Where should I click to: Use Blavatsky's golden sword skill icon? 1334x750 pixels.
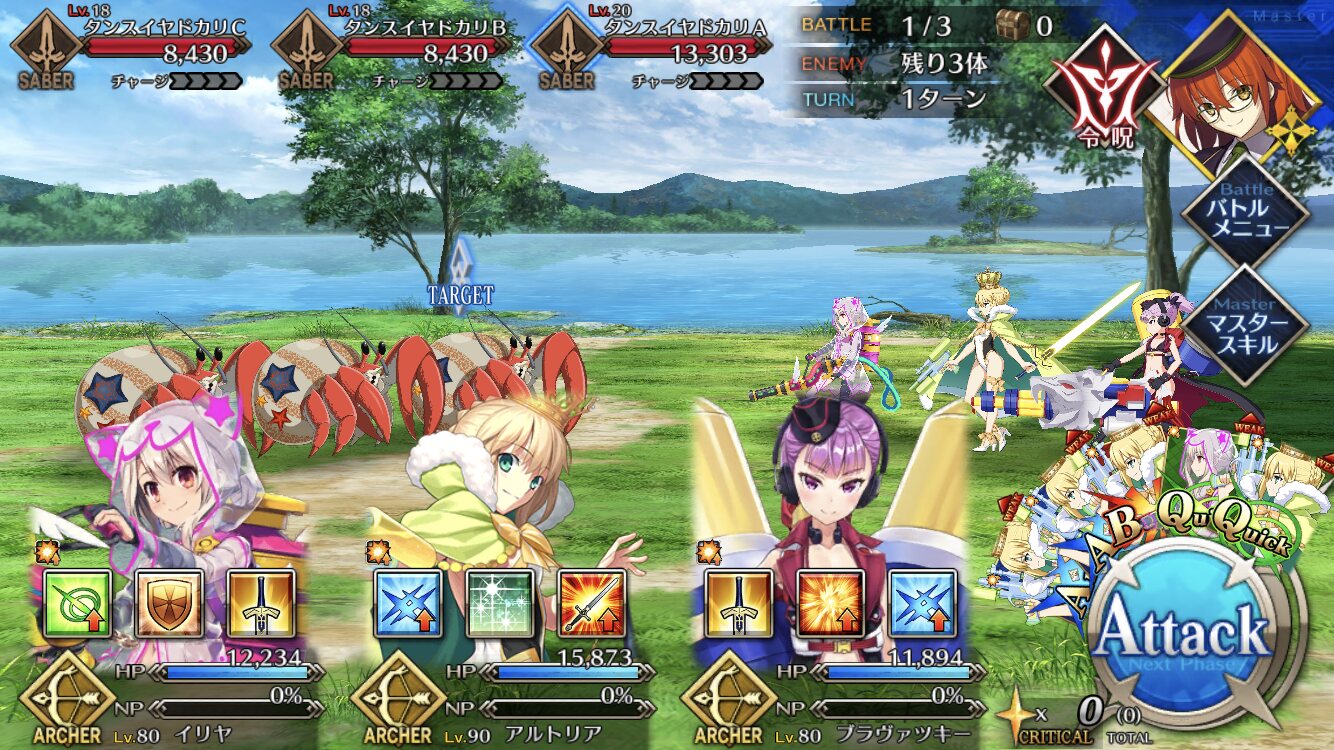[x=738, y=604]
